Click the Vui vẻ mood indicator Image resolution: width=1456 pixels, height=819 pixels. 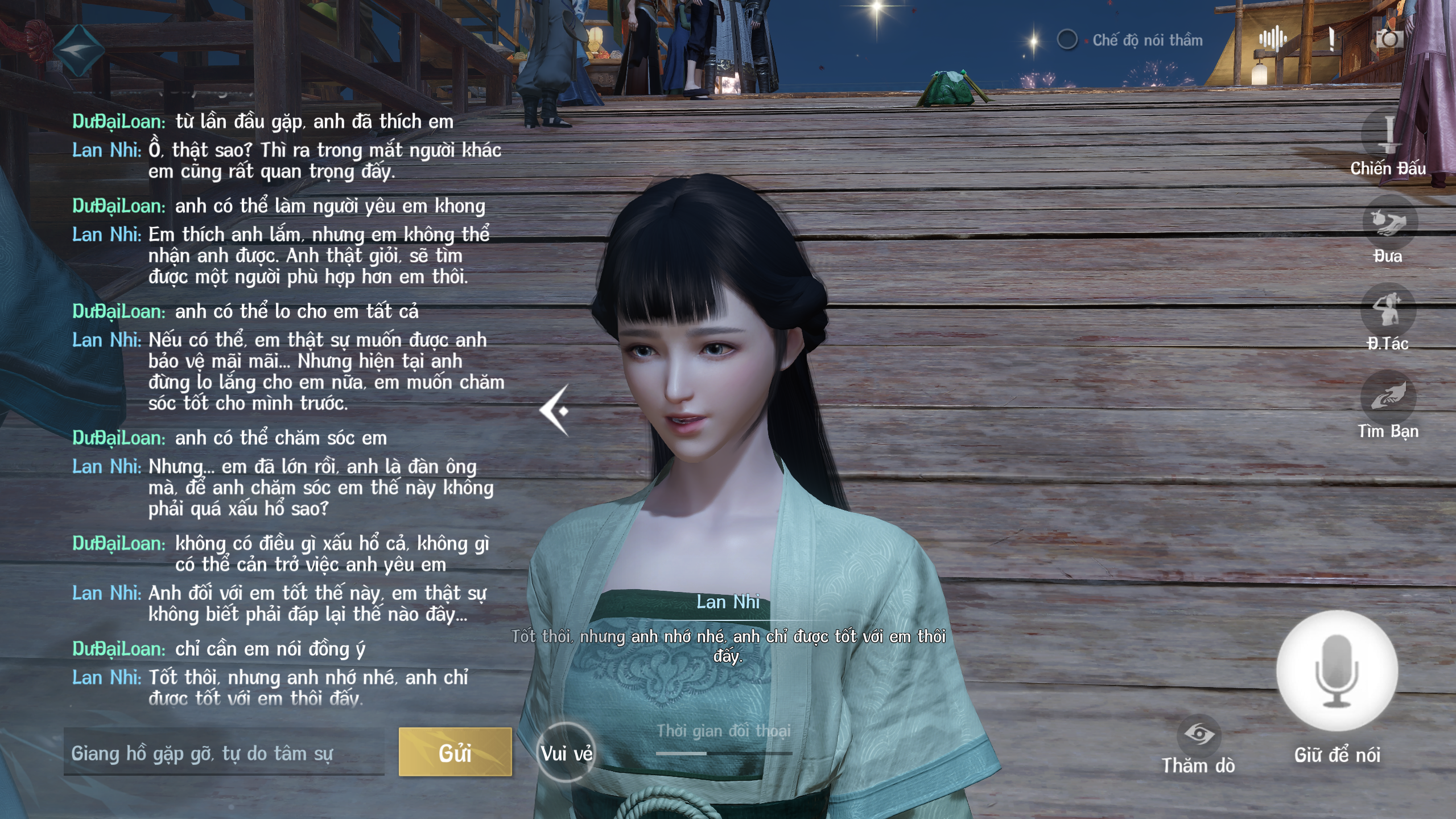click(566, 752)
